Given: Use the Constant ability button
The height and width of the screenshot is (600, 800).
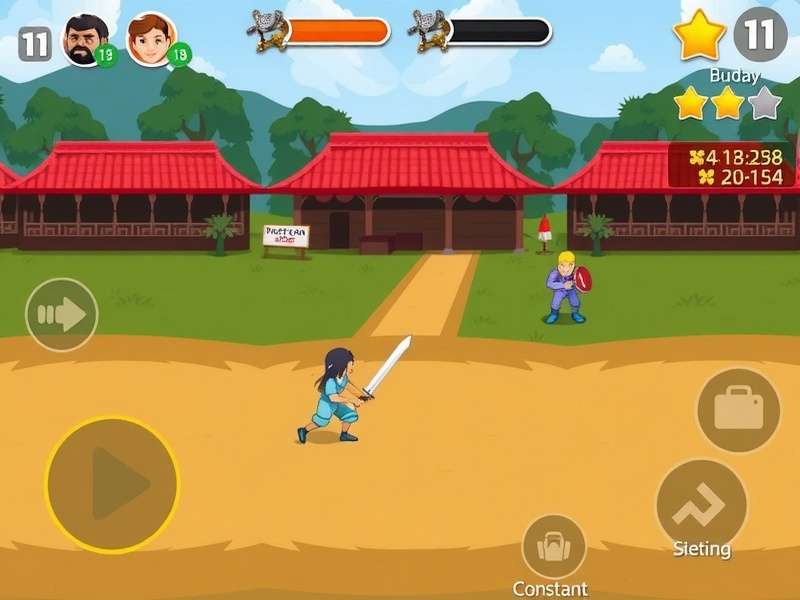Looking at the screenshot, I should coord(553,547).
